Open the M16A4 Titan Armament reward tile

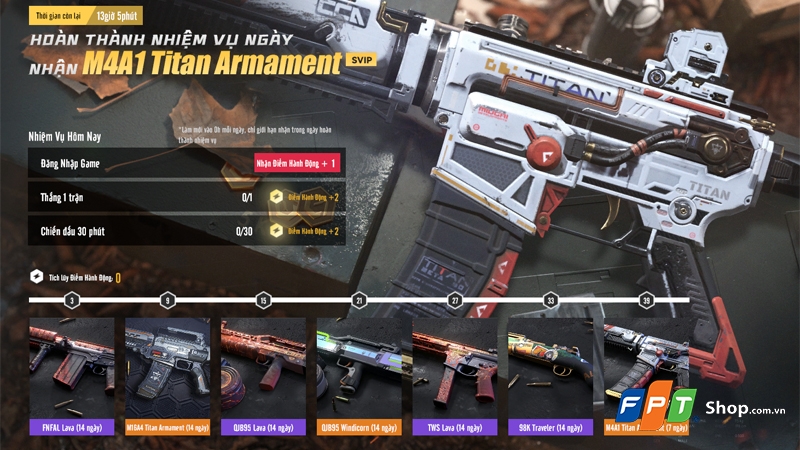(167, 375)
